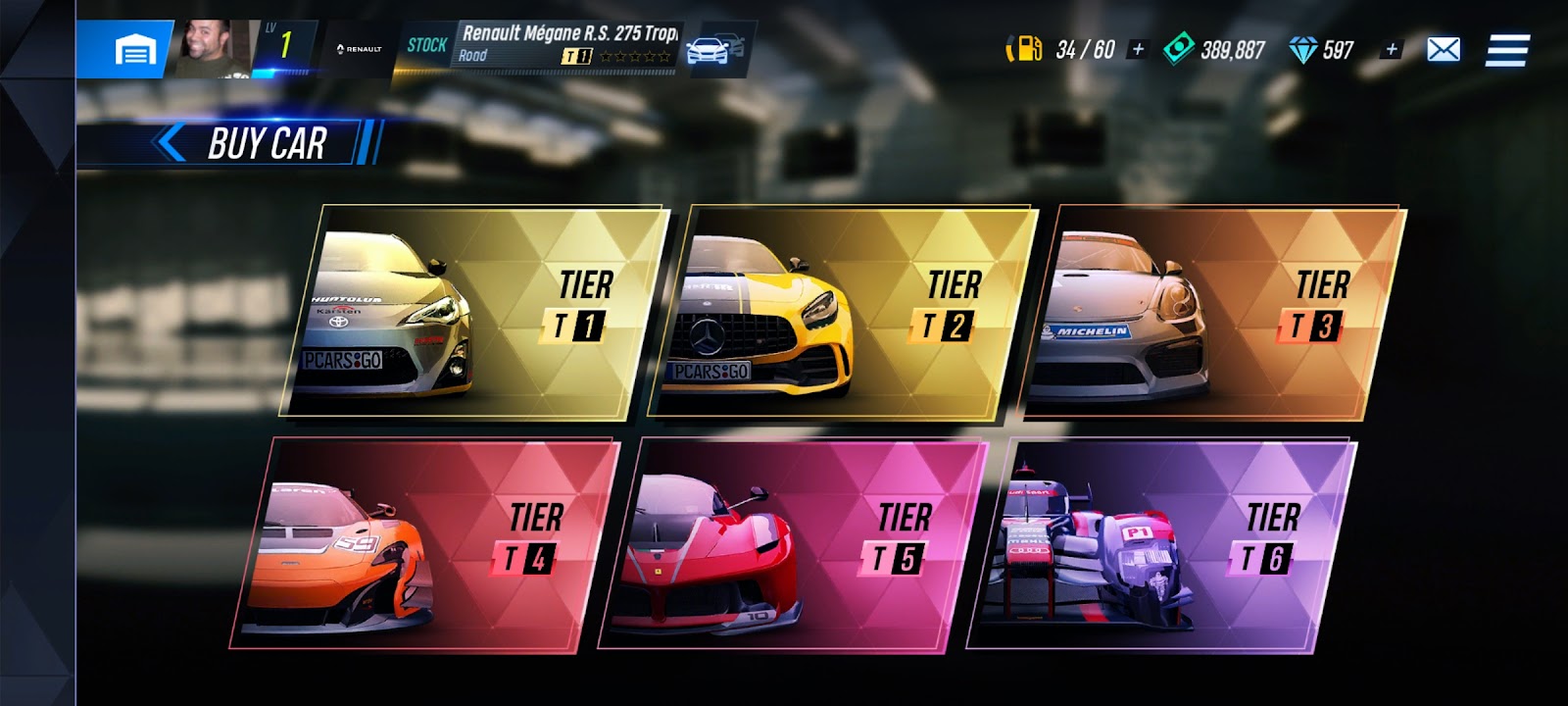Open current Renault Mégane car info
1568x706 pixels.
tap(566, 45)
